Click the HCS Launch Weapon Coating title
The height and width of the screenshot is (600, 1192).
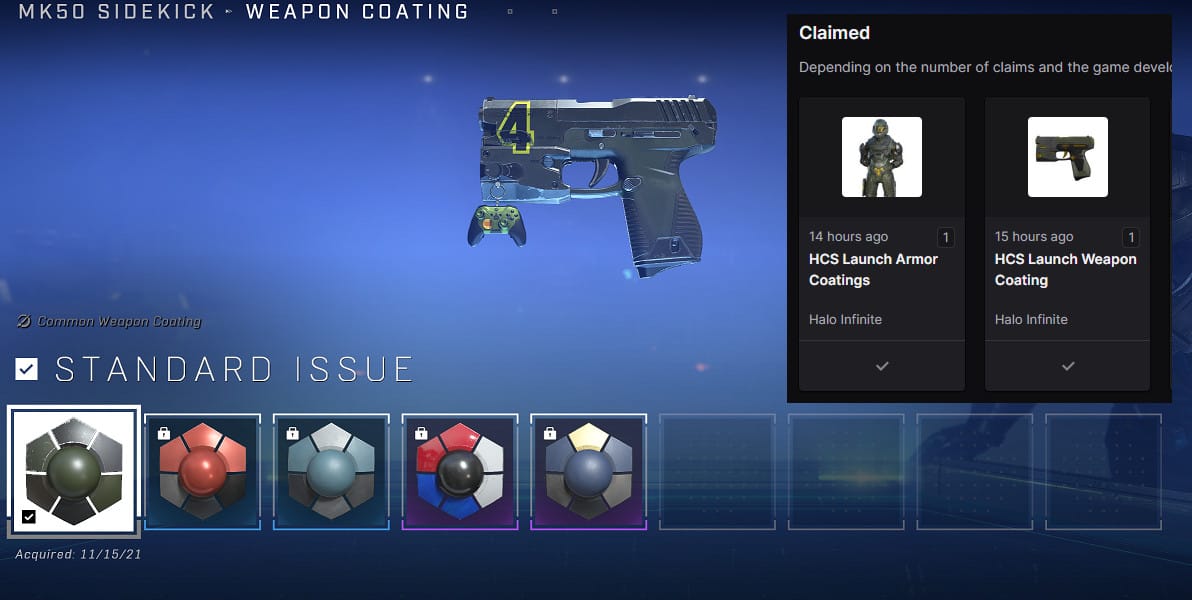(x=1065, y=270)
